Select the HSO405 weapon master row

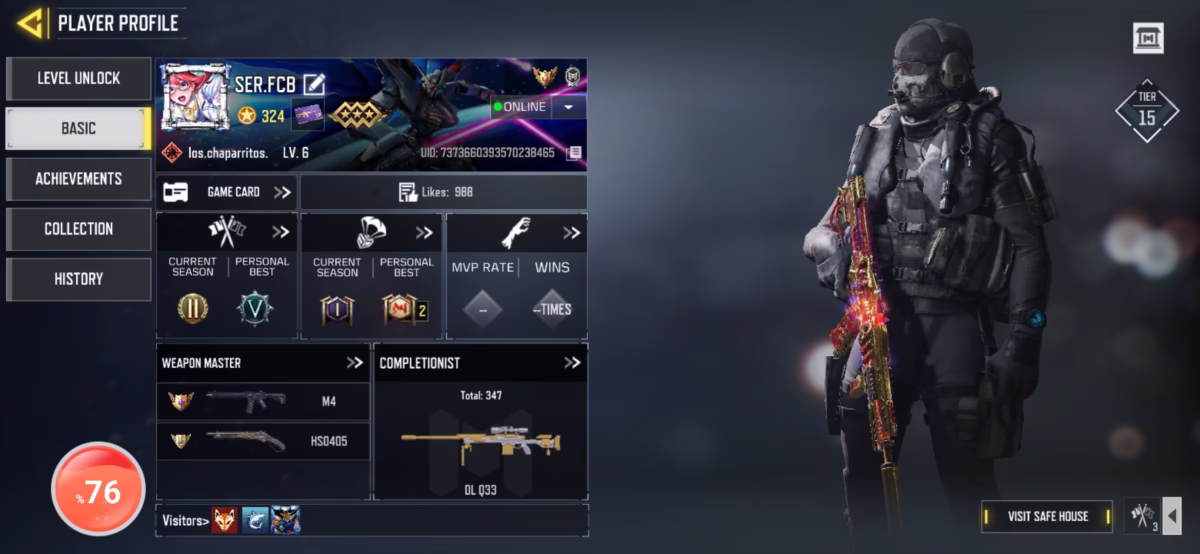263,440
